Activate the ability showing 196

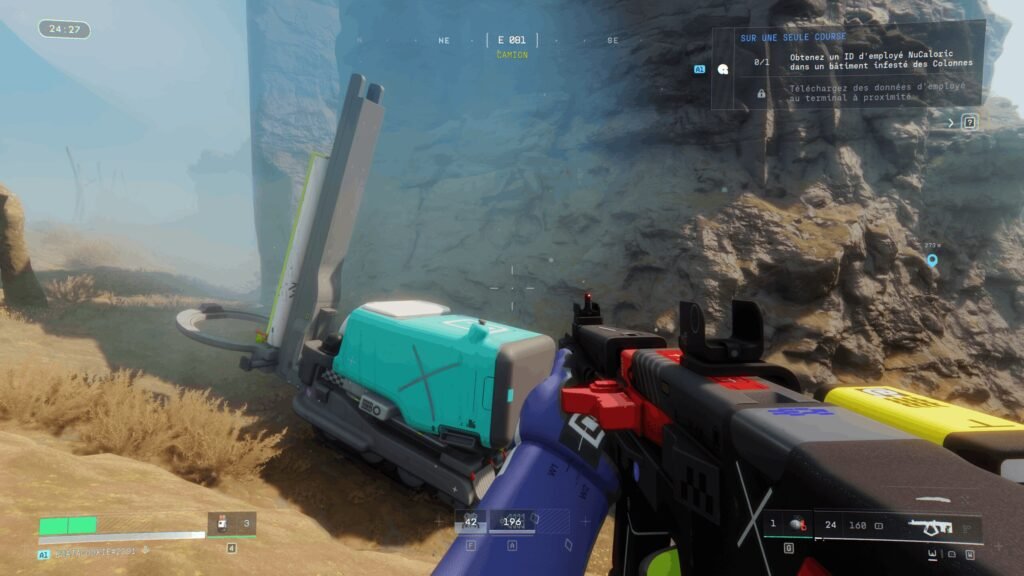pos(512,521)
